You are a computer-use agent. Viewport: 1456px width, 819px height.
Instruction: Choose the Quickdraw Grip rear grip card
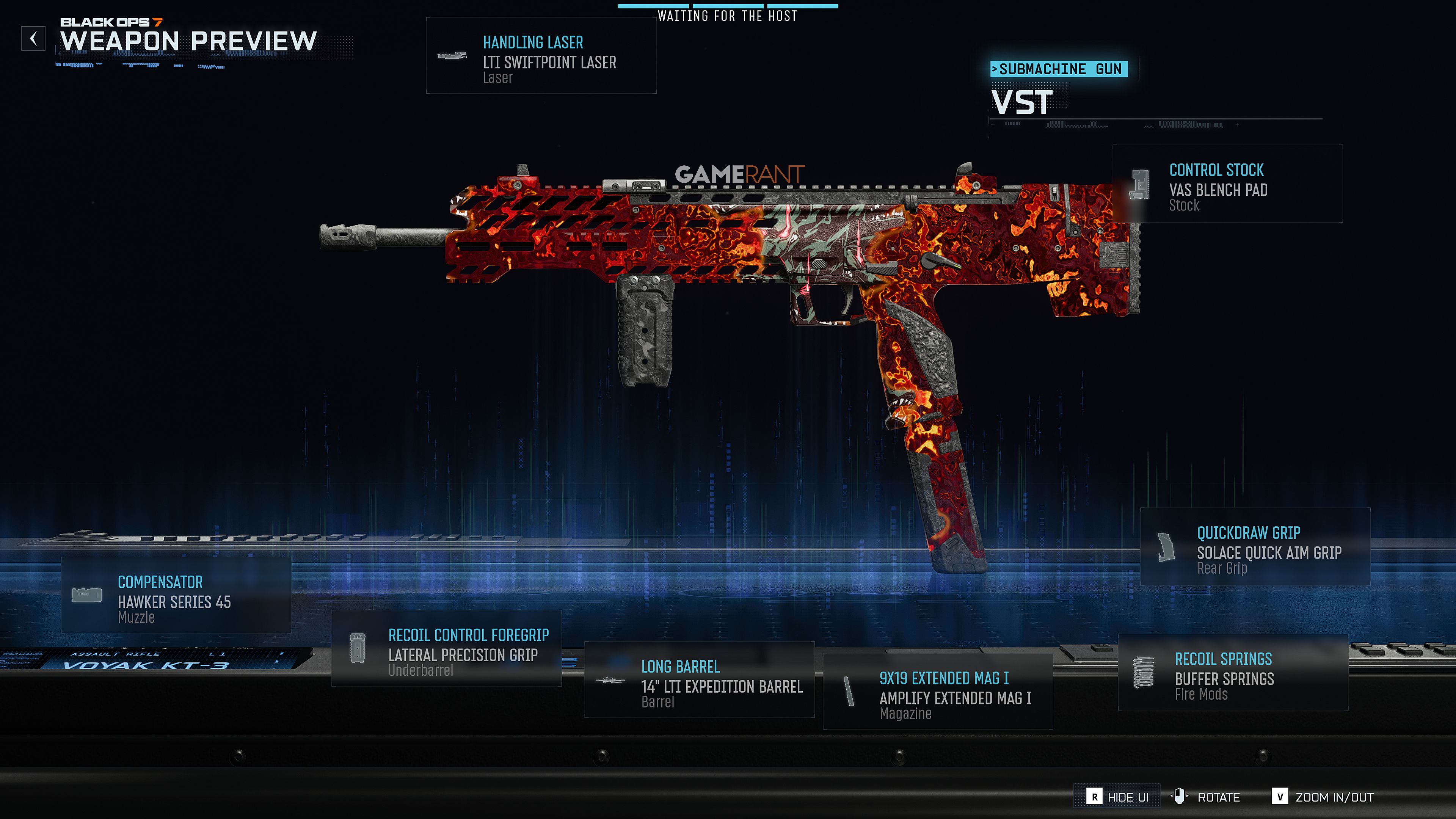pos(1255,547)
